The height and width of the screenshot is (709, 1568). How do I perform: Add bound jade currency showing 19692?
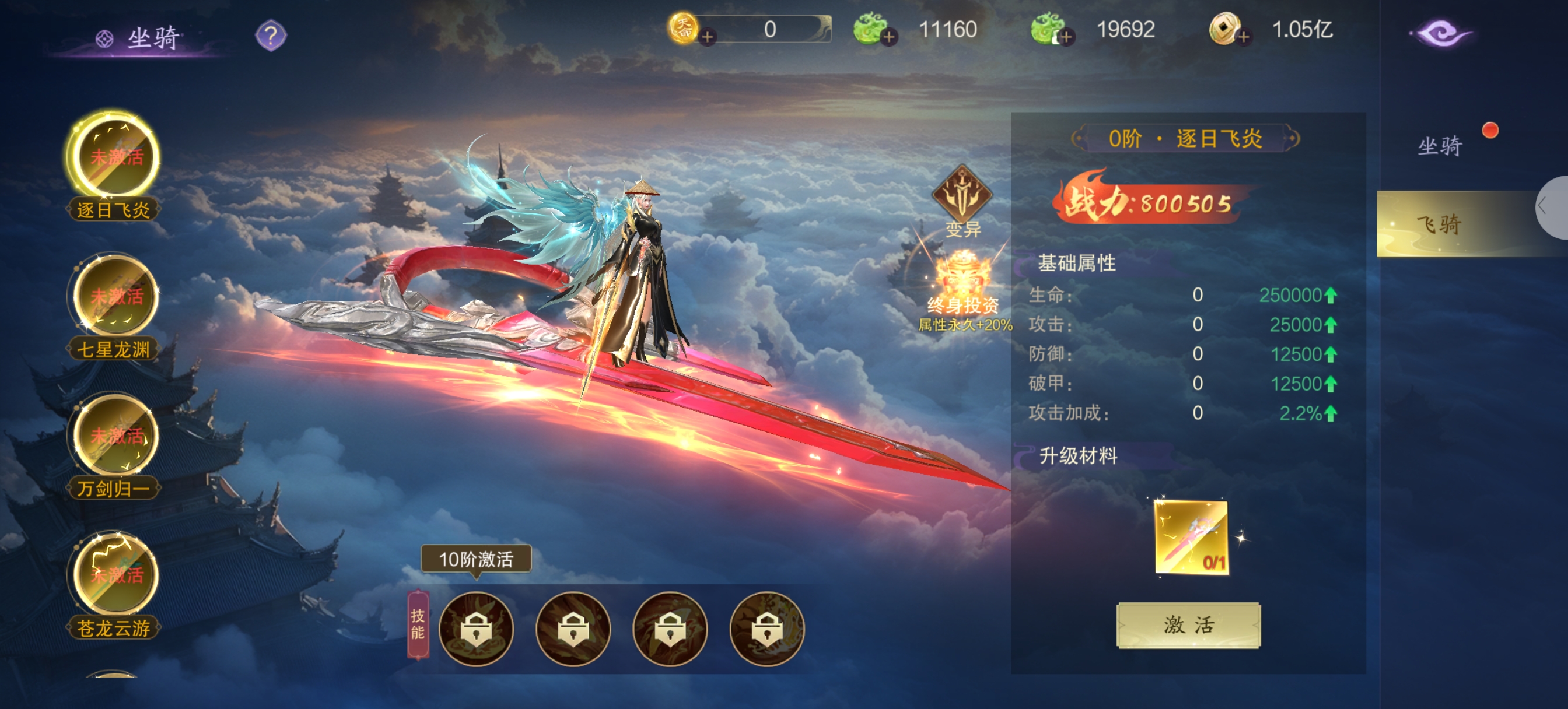coord(1065,37)
